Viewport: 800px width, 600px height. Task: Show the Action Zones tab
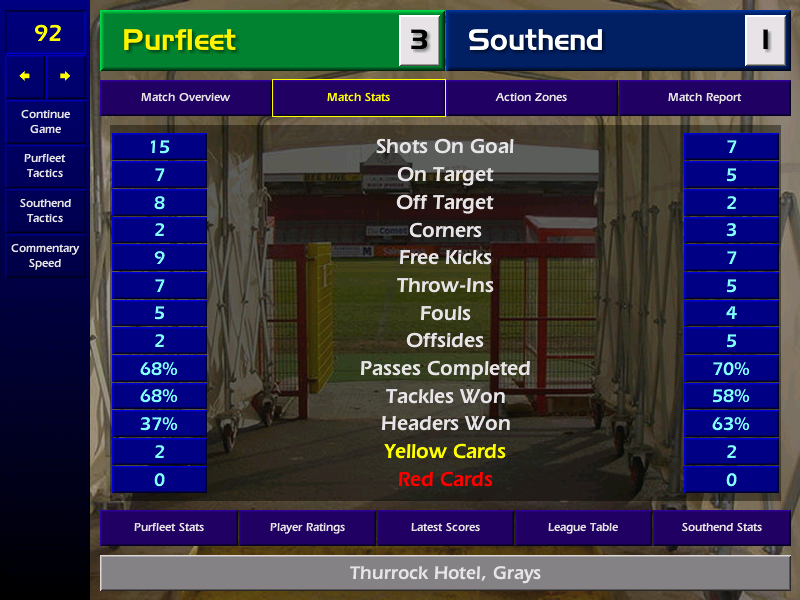(x=531, y=98)
